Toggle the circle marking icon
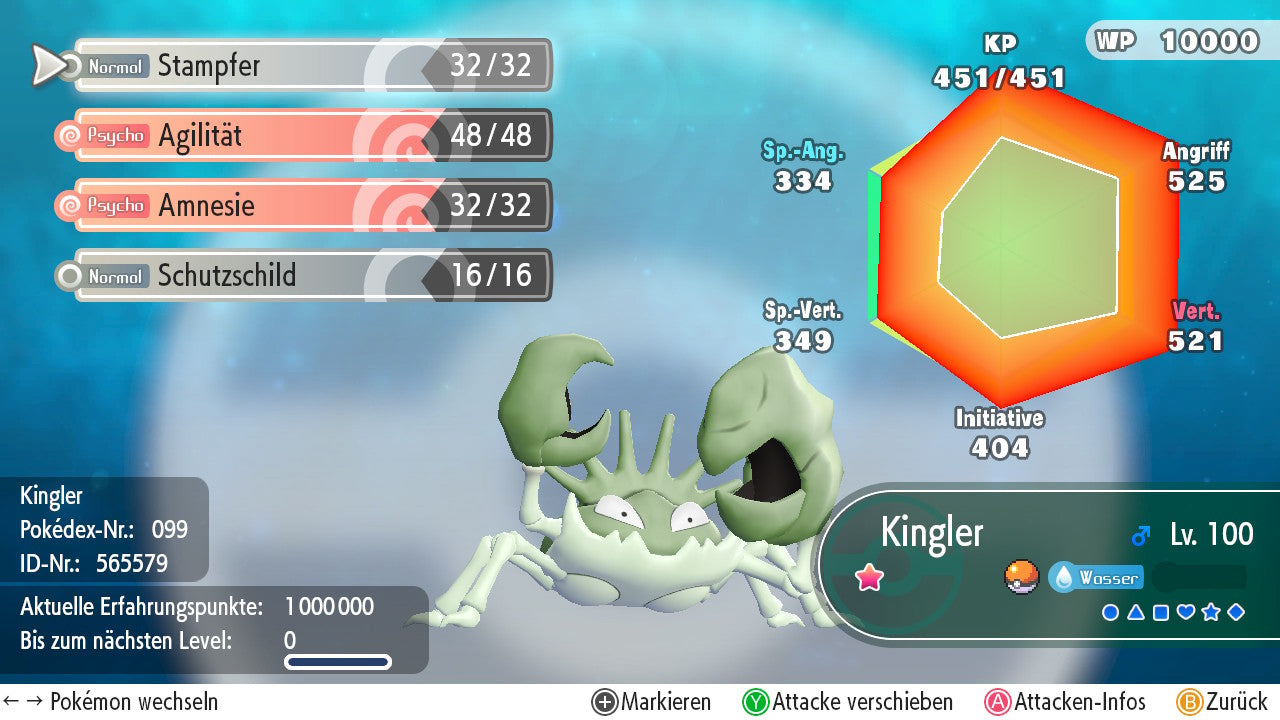The width and height of the screenshot is (1280, 720). coord(1110,612)
